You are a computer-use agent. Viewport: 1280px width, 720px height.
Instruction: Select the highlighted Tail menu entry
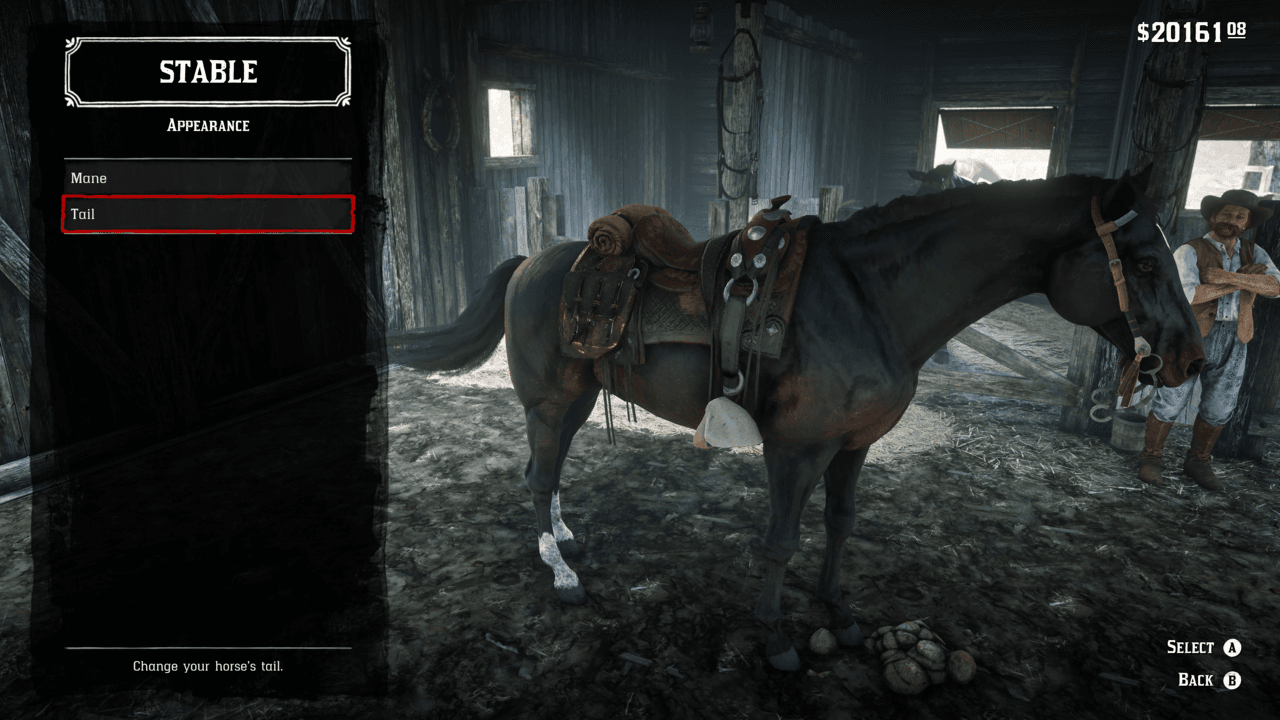point(208,214)
